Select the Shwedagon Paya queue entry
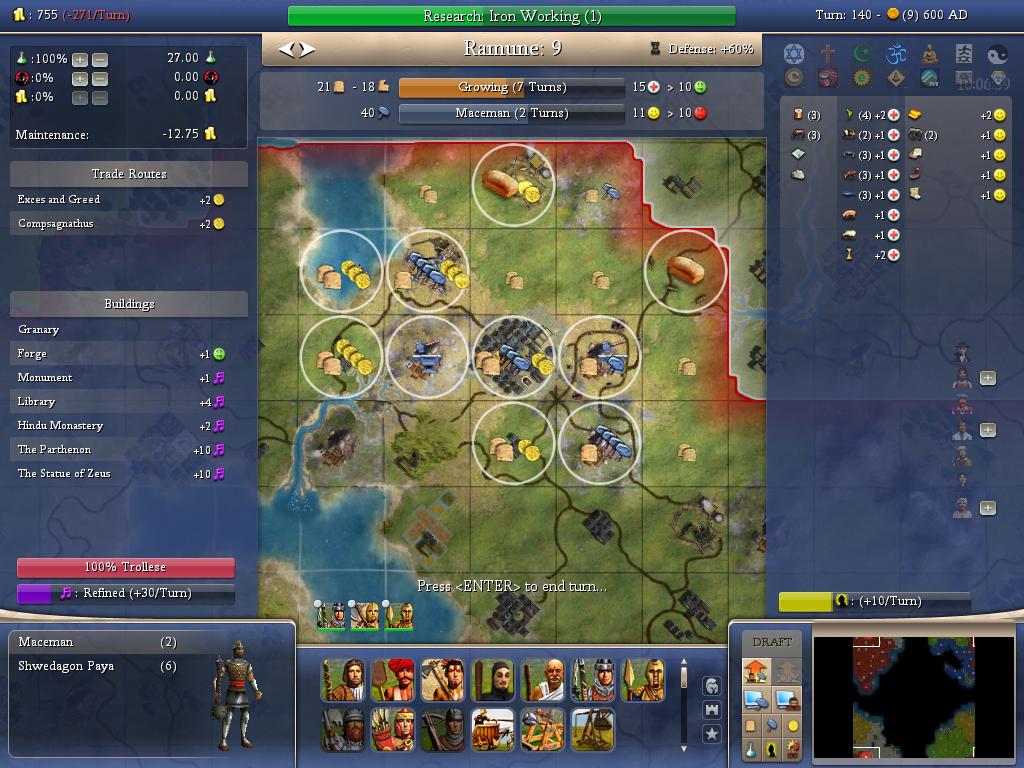The image size is (1024, 768). click(x=66, y=666)
